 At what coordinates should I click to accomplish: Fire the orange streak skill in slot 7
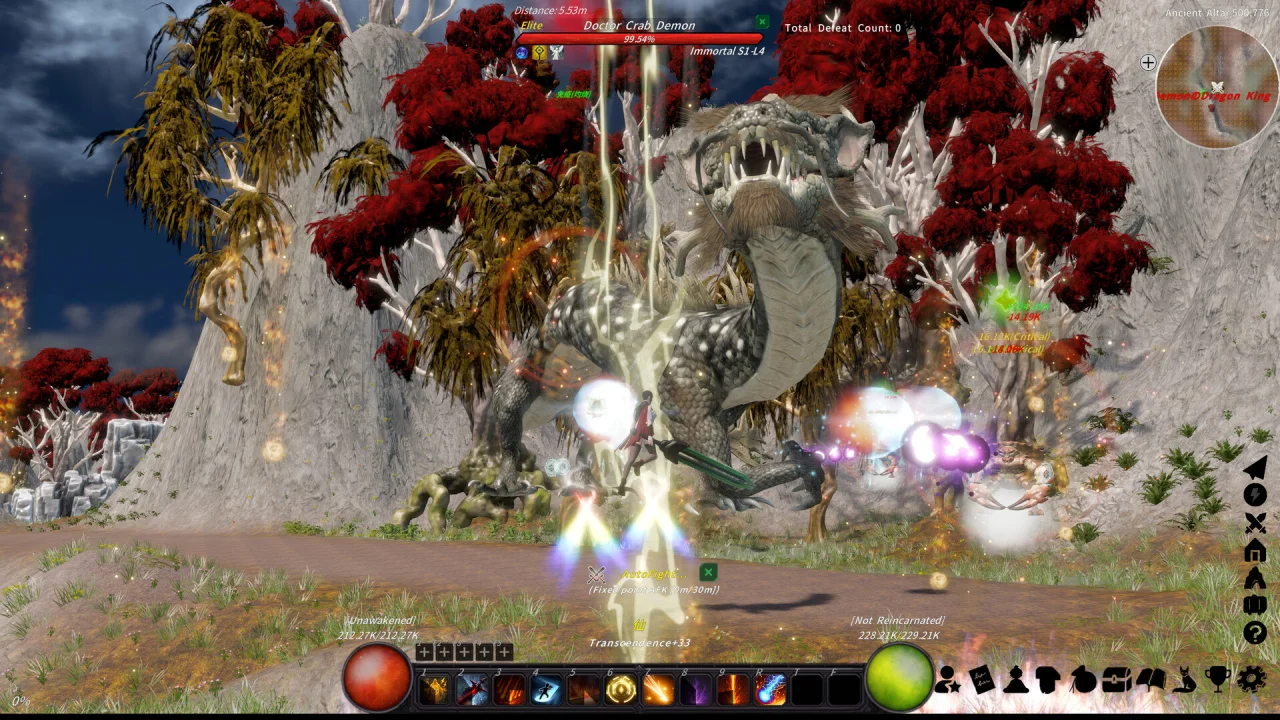pos(658,689)
